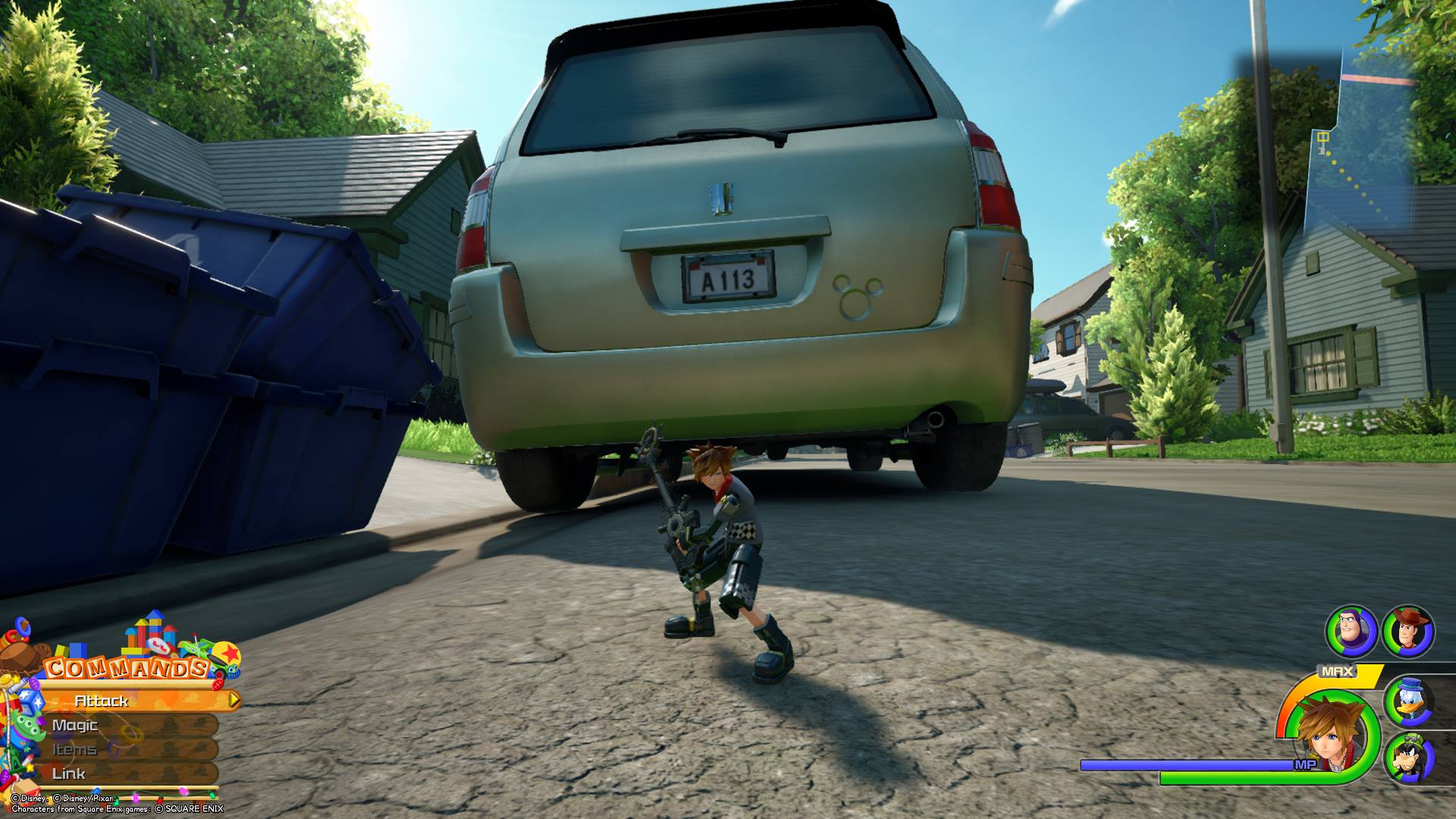Choose the Link command
Viewport: 1456px width, 819px height.
pos(114,774)
